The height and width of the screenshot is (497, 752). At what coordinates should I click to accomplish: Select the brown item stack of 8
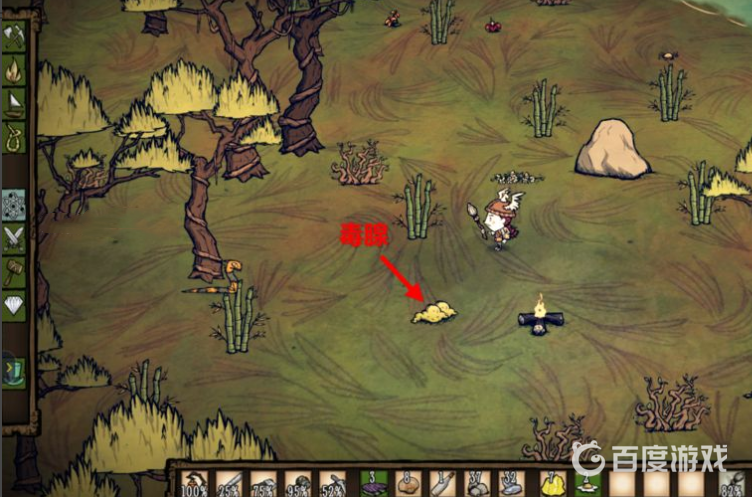(407, 484)
